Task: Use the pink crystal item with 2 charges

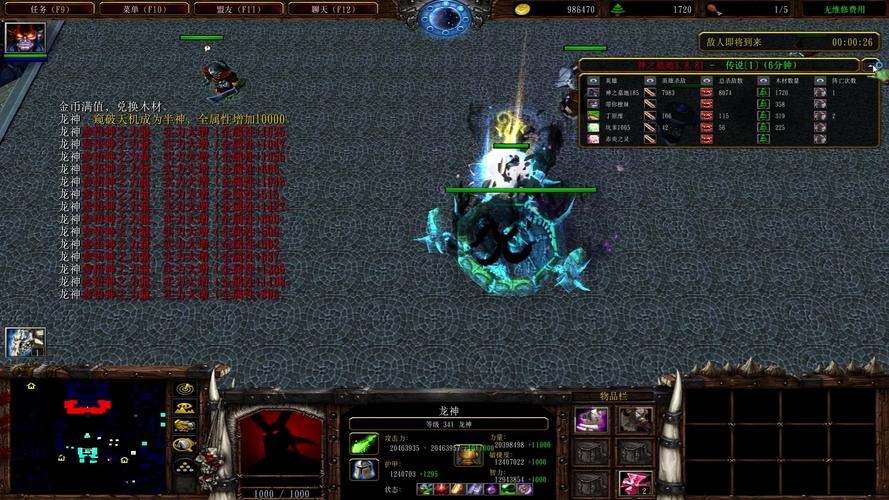Action: click(x=634, y=484)
